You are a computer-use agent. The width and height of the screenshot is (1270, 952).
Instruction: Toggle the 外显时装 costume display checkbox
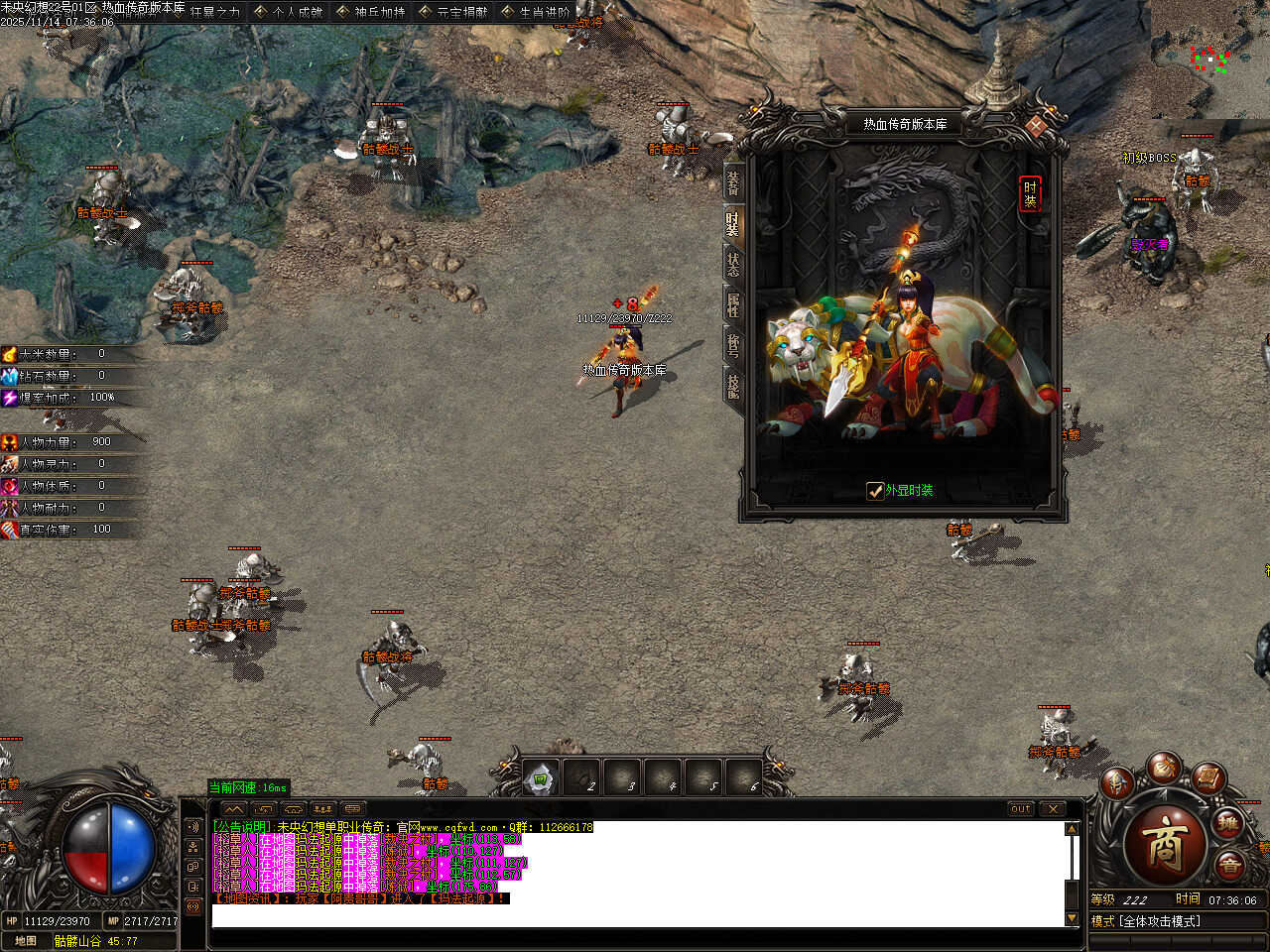point(875,491)
